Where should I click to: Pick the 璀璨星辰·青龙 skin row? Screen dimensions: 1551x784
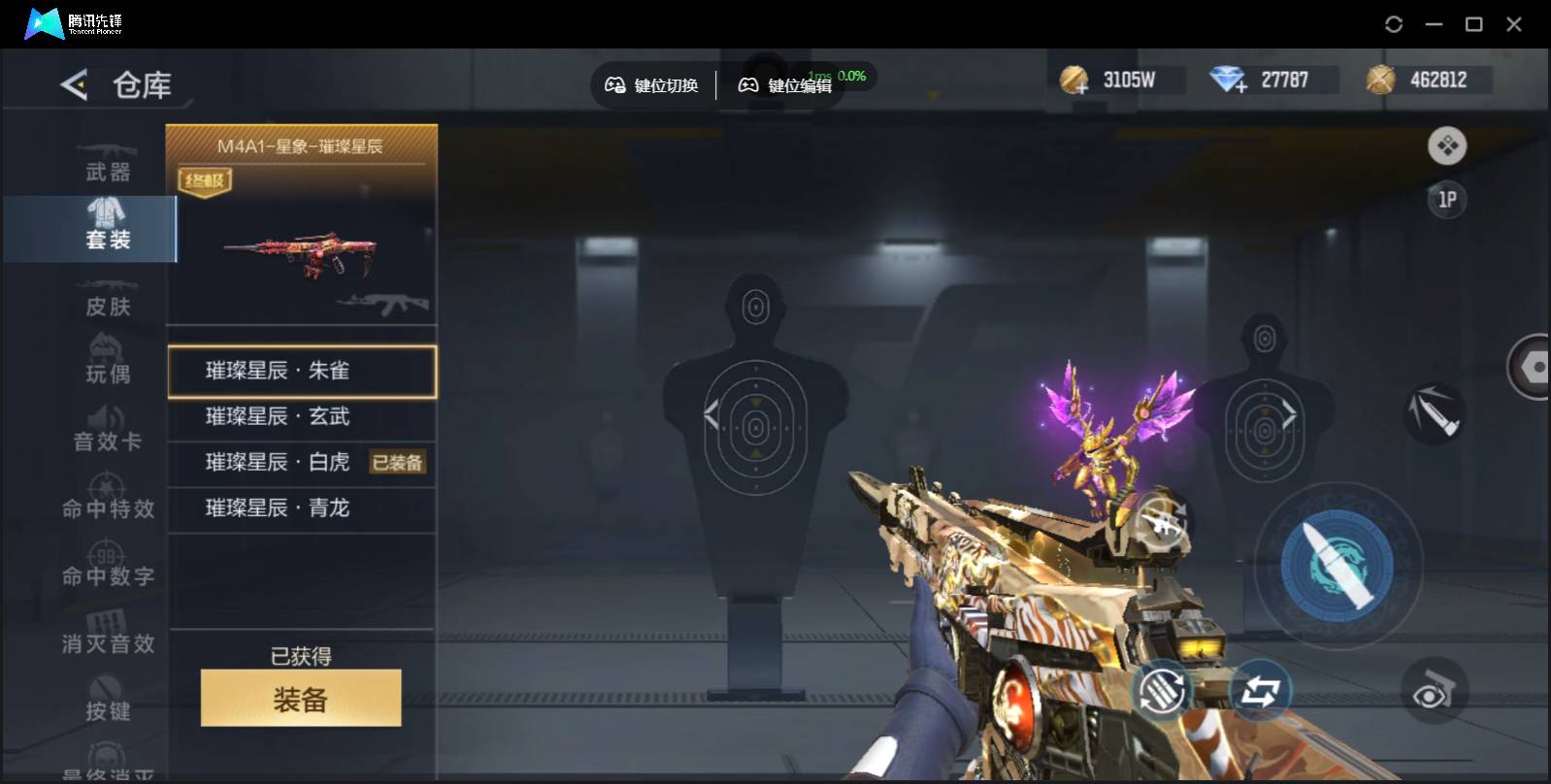click(x=301, y=507)
